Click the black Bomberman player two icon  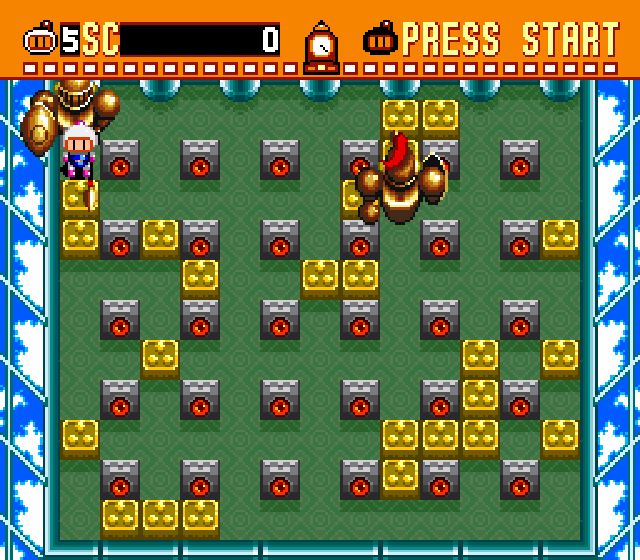click(385, 40)
